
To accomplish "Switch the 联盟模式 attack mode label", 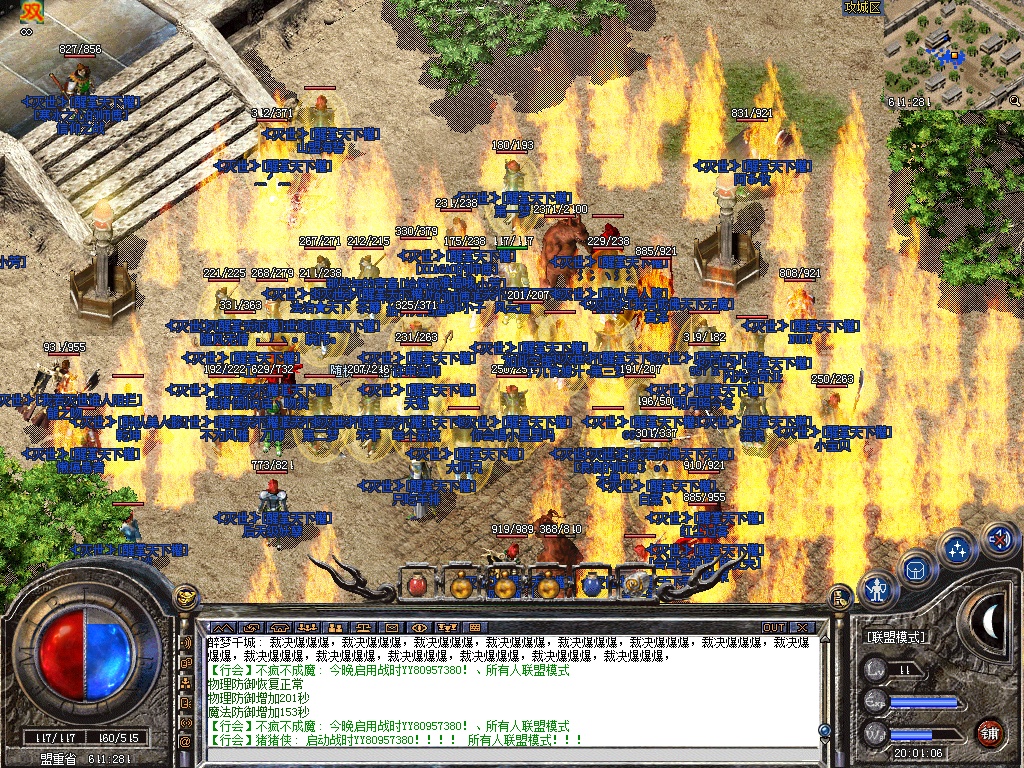I will tap(896, 637).
